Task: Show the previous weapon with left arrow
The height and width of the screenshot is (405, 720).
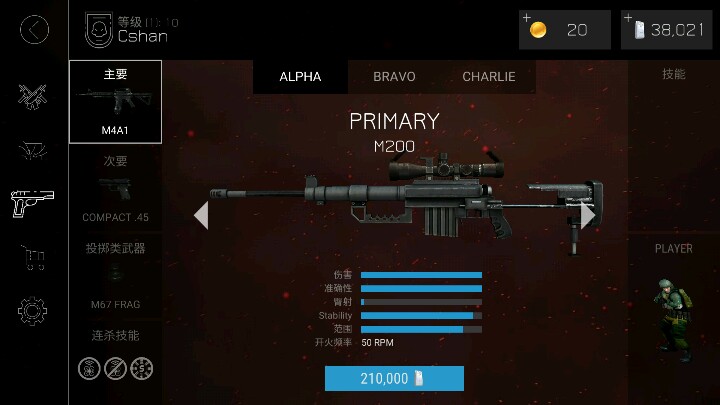Action: (x=201, y=215)
